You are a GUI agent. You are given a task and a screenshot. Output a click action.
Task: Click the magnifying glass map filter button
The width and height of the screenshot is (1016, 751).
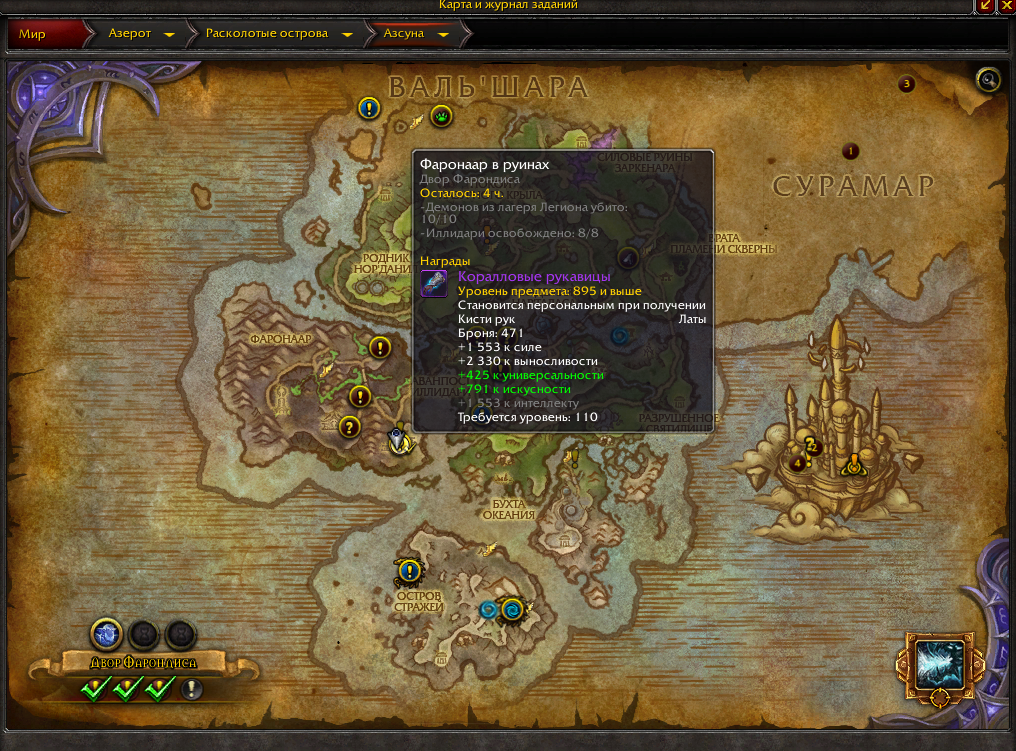pyautogui.click(x=988, y=80)
